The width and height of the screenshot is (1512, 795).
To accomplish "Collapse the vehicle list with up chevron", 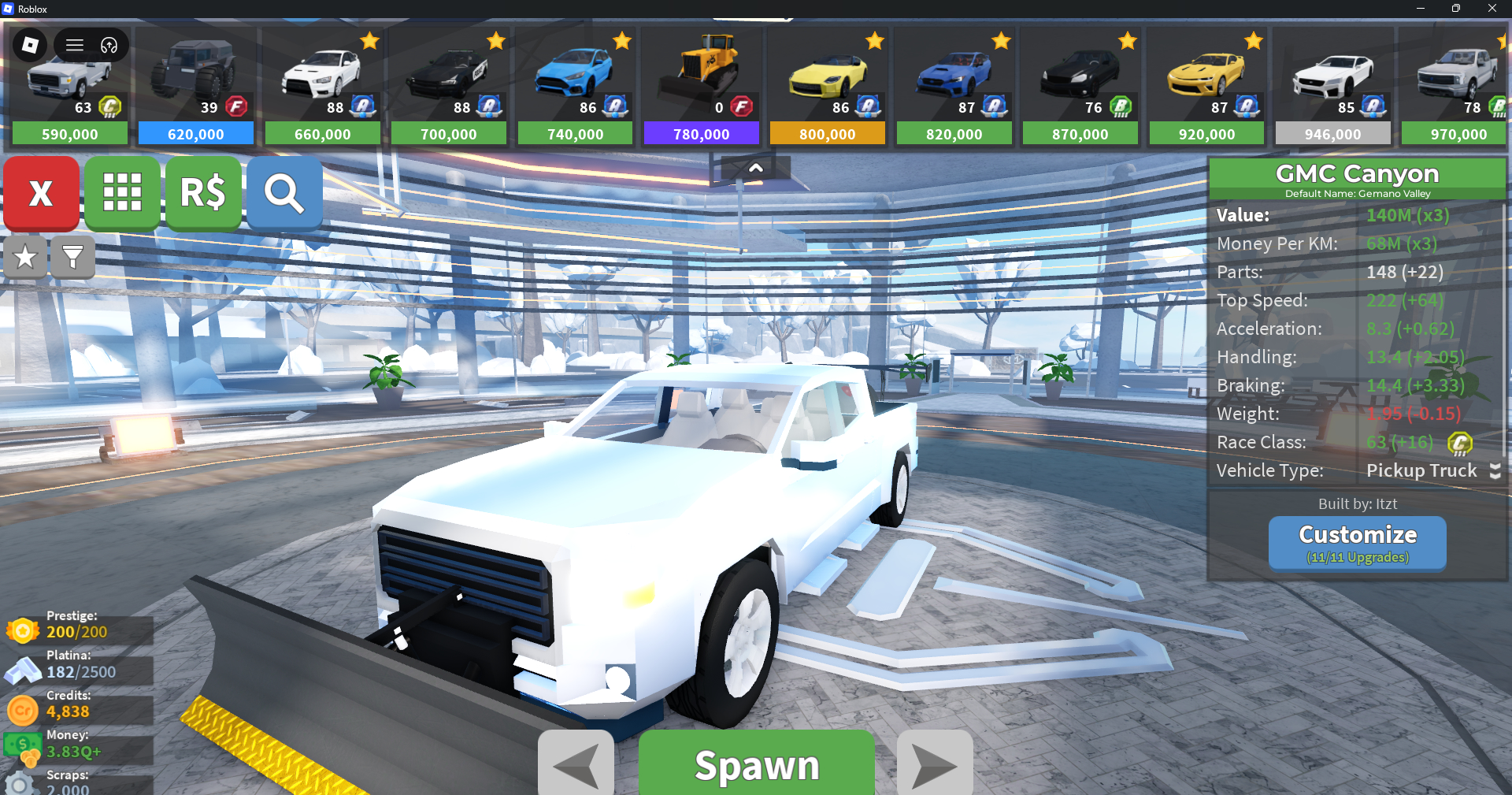I will click(755, 168).
